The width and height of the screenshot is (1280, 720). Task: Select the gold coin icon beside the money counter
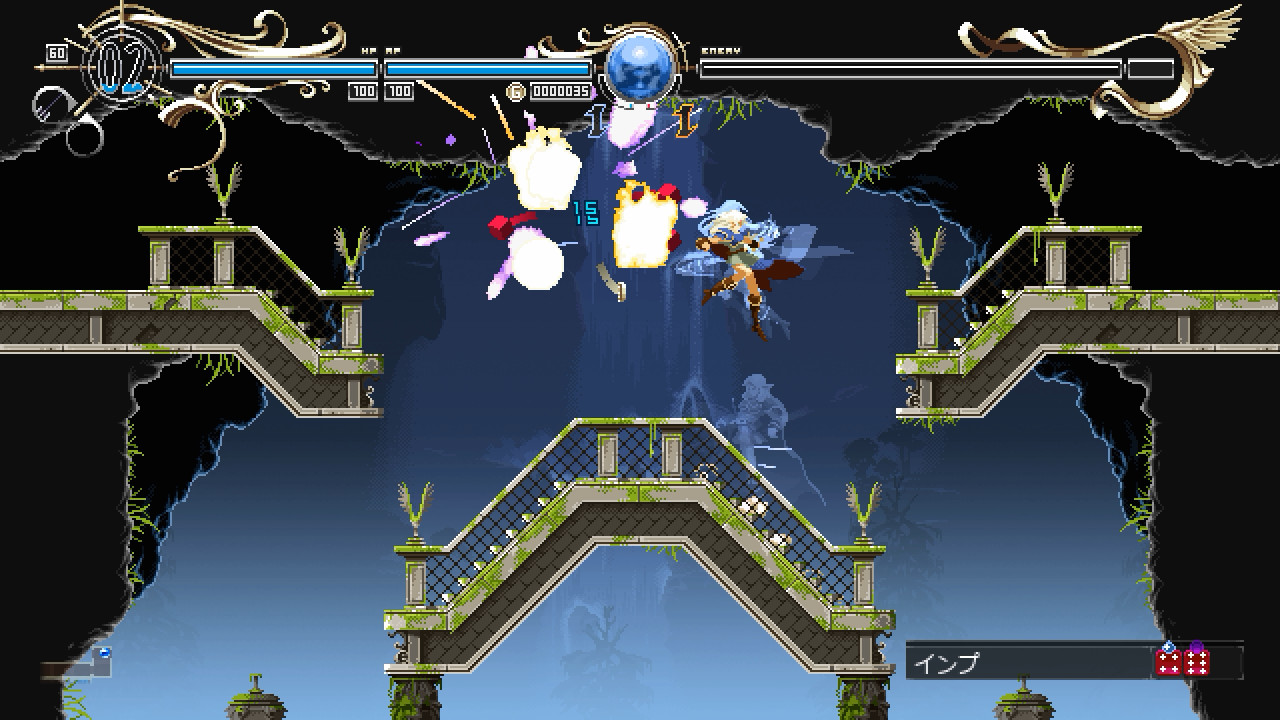pyautogui.click(x=516, y=91)
